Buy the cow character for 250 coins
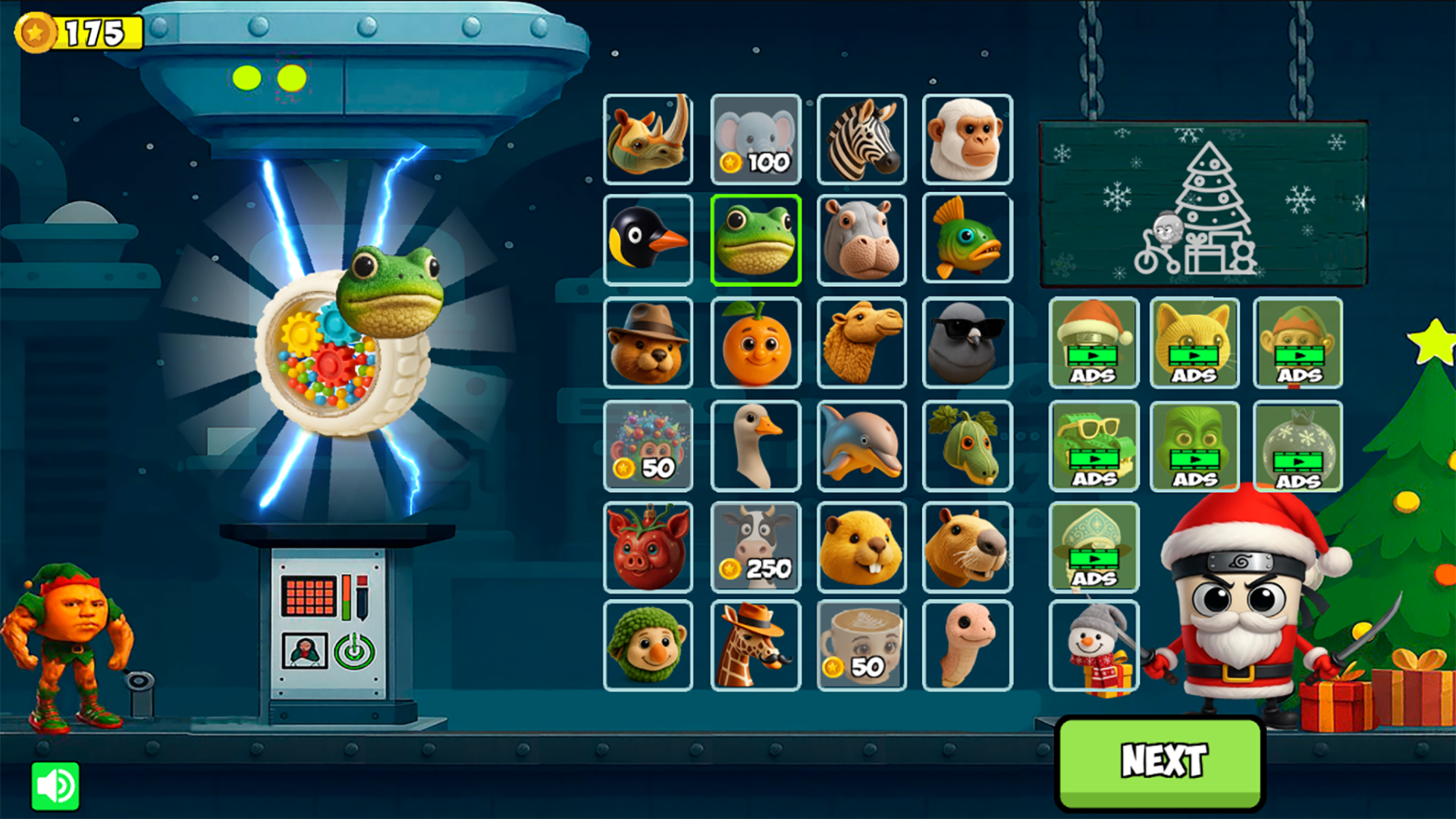Screen dimensions: 1456x819 pyautogui.click(x=755, y=547)
